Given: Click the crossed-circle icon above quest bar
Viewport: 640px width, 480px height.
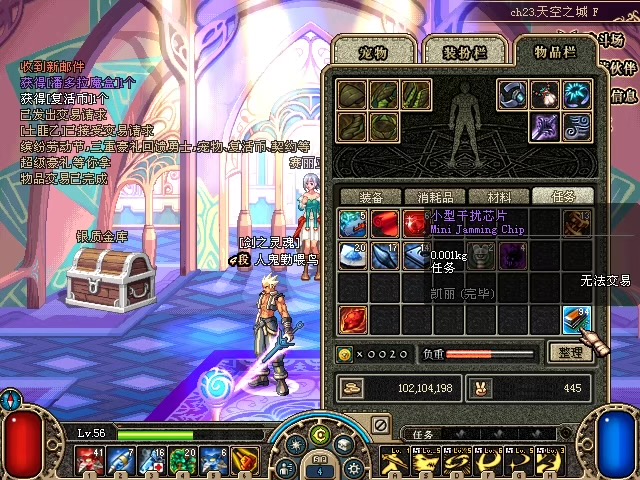Looking at the screenshot, I should 380,425.
